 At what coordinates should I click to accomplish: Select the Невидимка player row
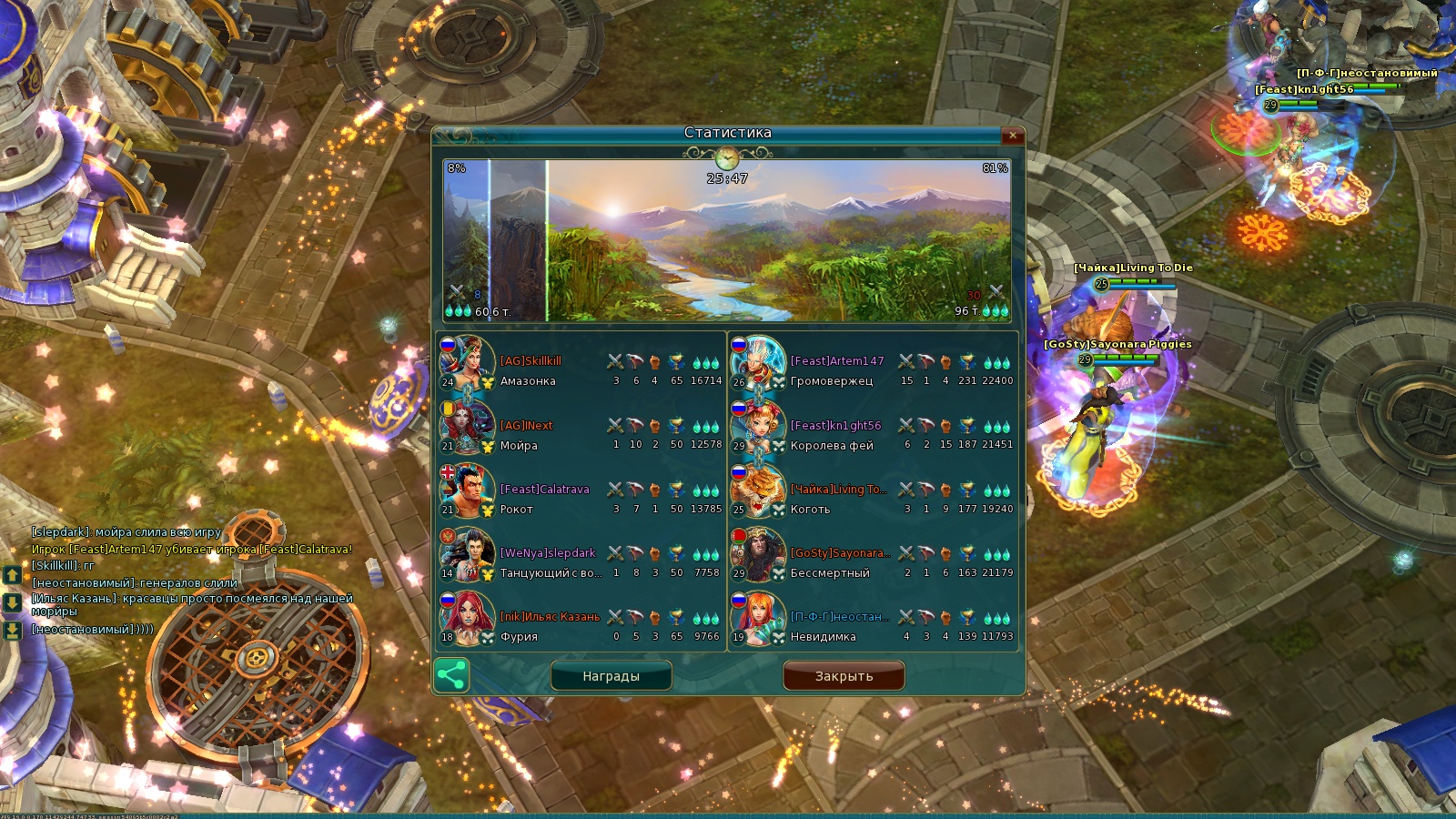click(x=872, y=626)
